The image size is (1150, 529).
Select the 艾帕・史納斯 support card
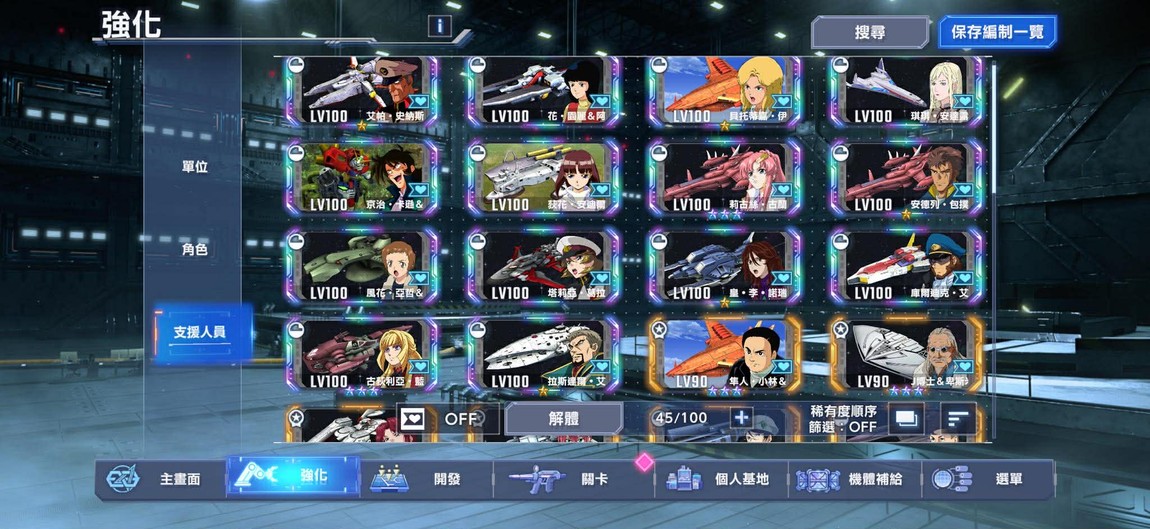(363, 91)
